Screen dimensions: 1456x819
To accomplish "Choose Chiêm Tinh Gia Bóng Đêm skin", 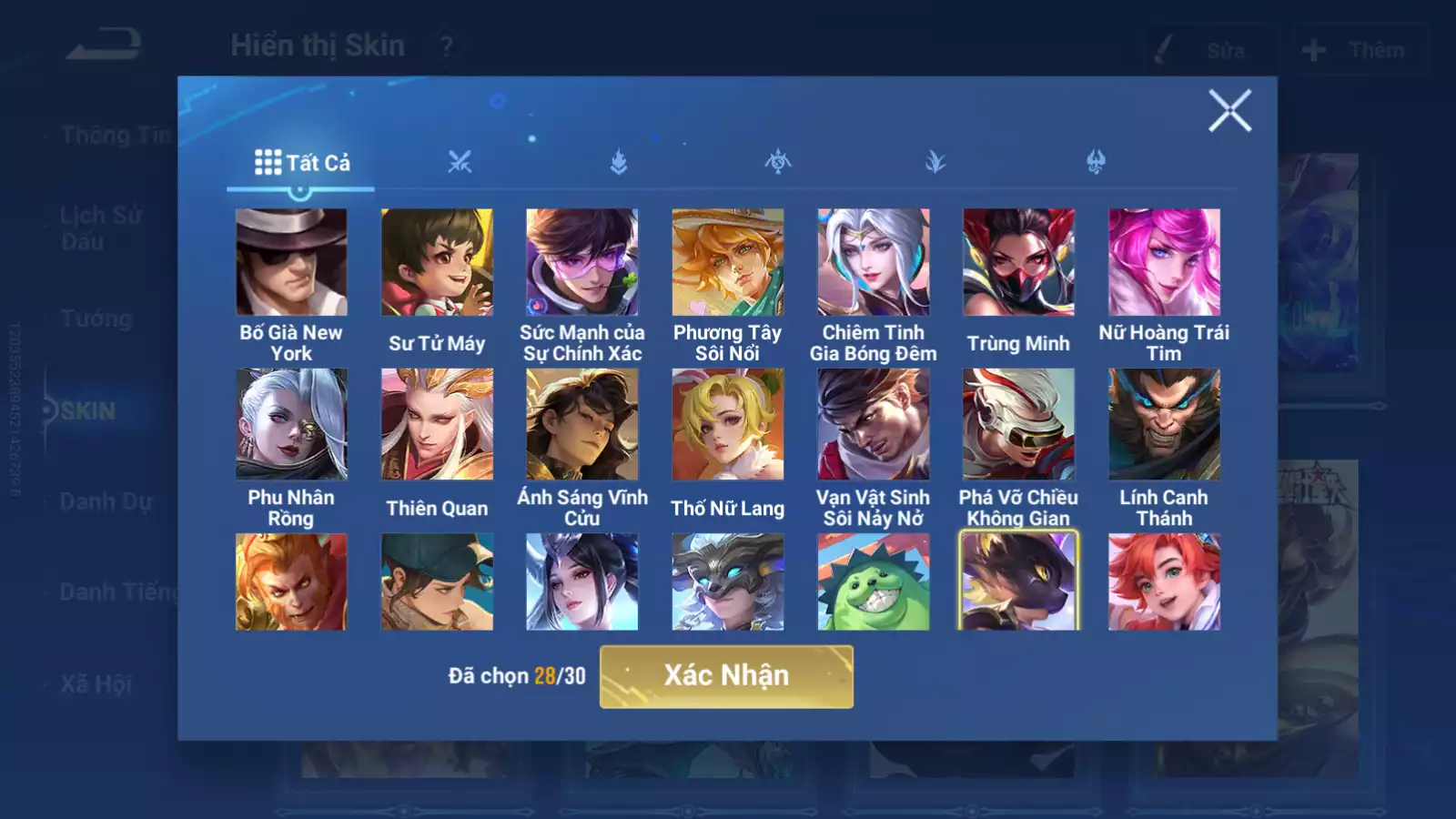I will [874, 262].
